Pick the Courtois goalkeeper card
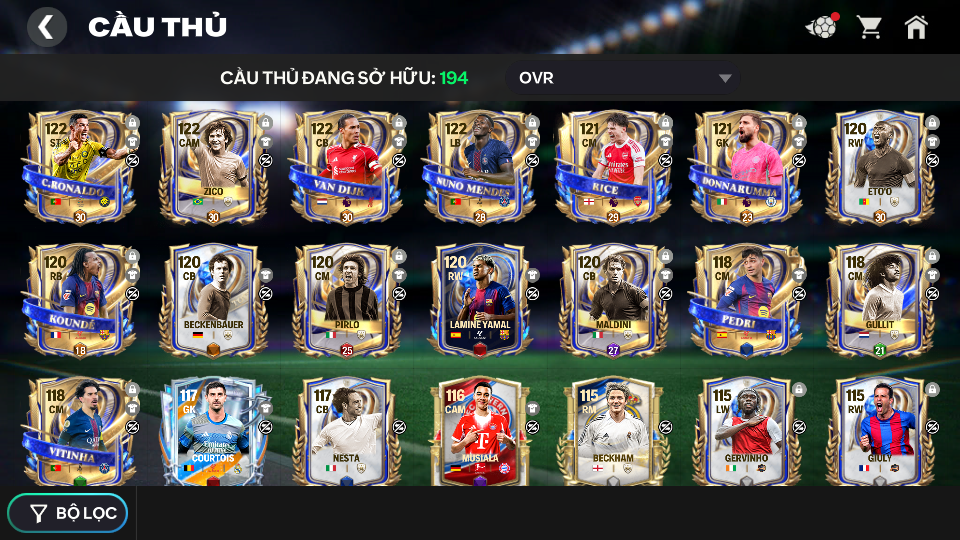This screenshot has width=960, height=540. pos(212,432)
